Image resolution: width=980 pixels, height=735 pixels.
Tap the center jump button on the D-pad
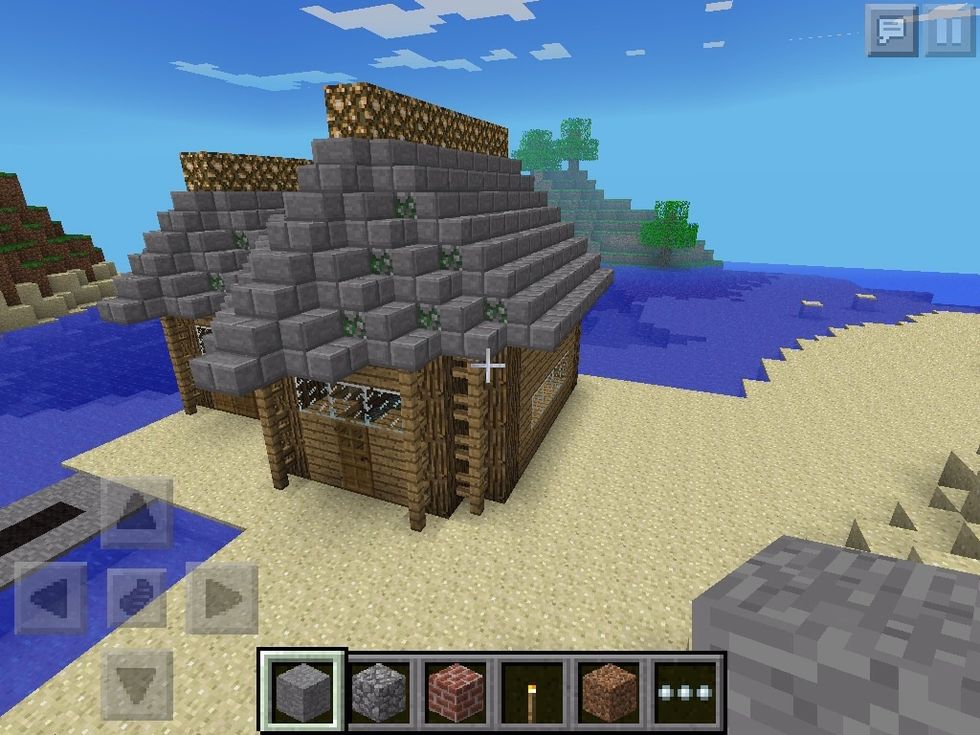coord(137,598)
